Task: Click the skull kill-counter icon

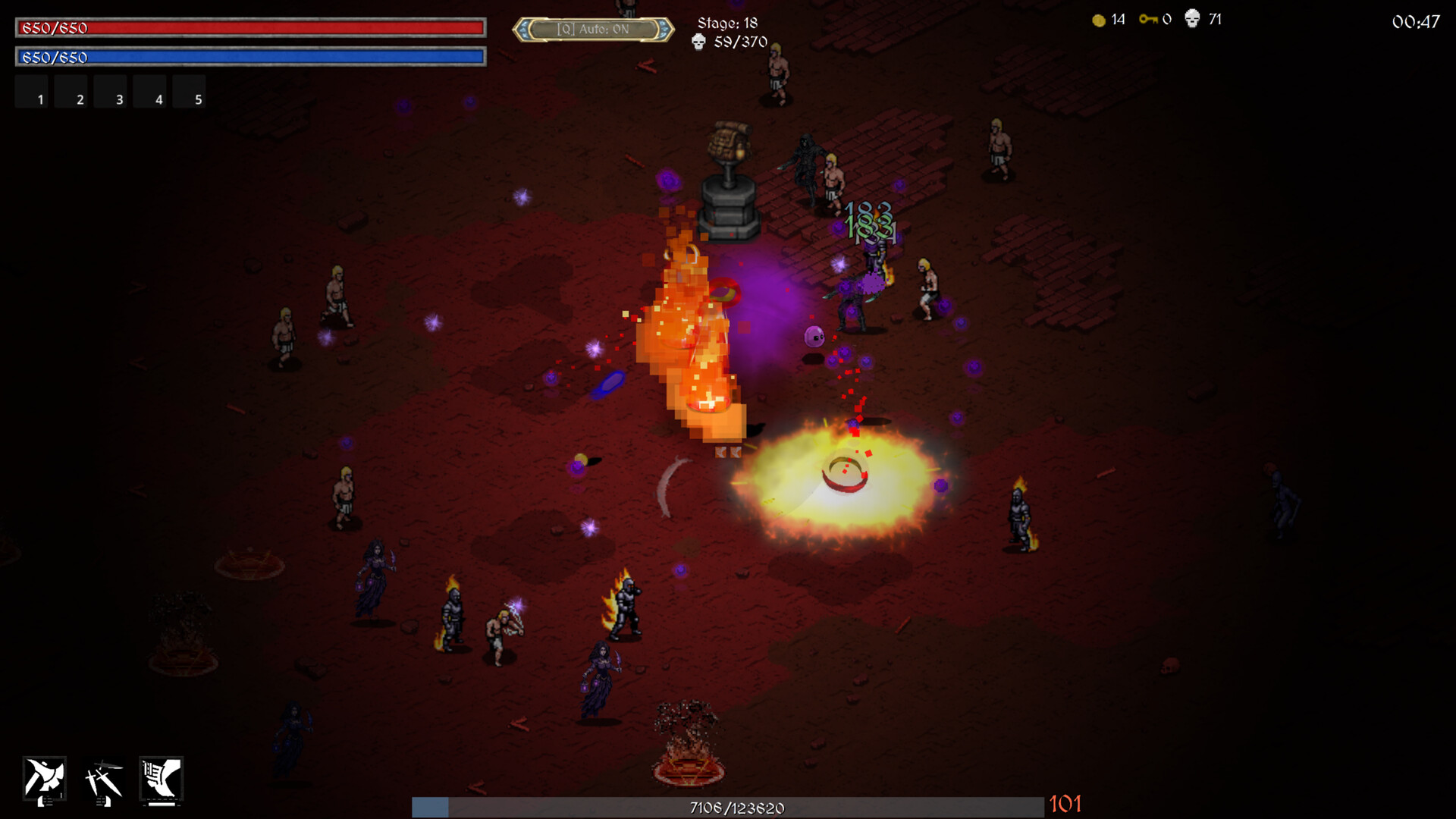Action: click(x=1192, y=20)
